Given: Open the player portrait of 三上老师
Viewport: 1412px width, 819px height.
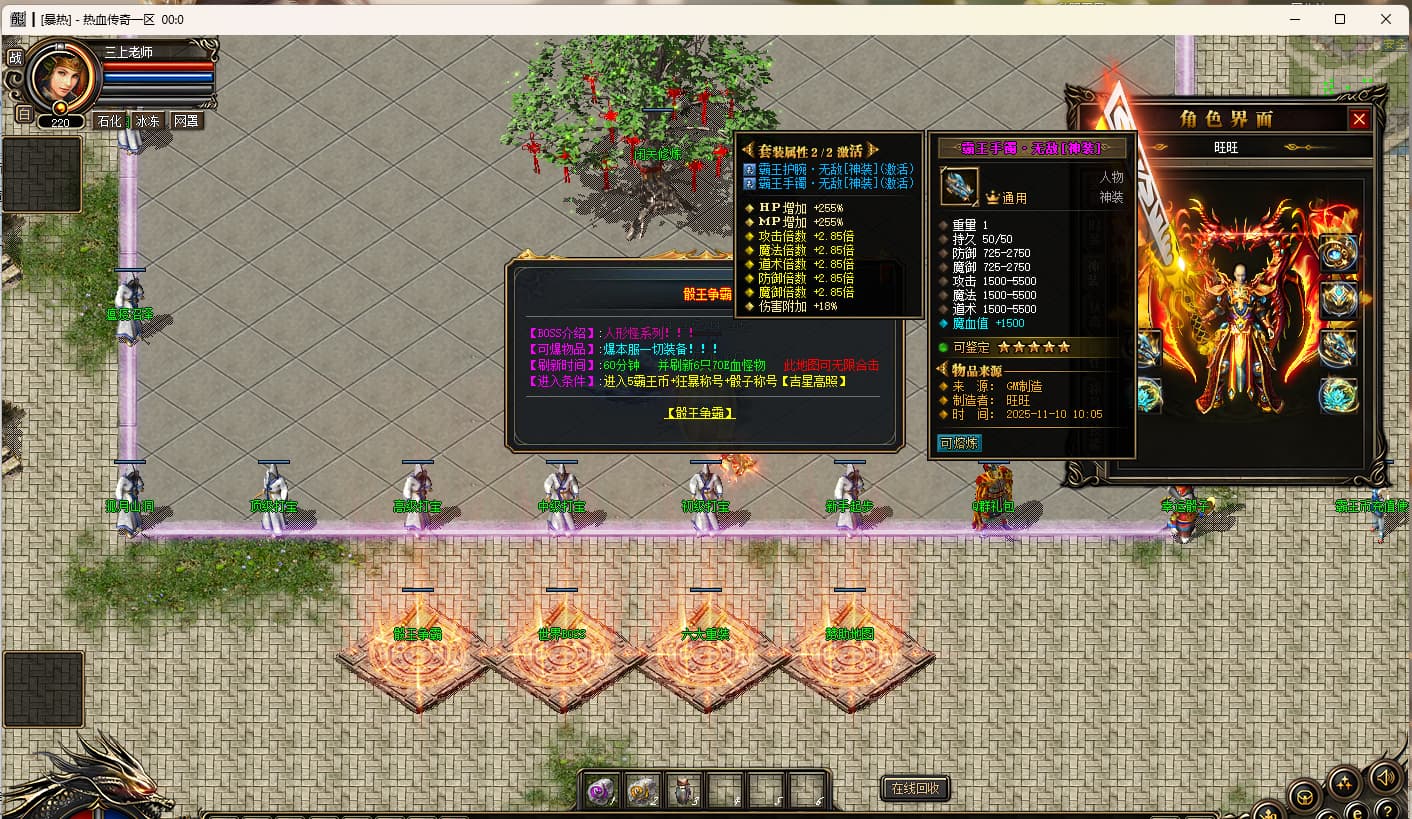Looking at the screenshot, I should coord(62,77).
